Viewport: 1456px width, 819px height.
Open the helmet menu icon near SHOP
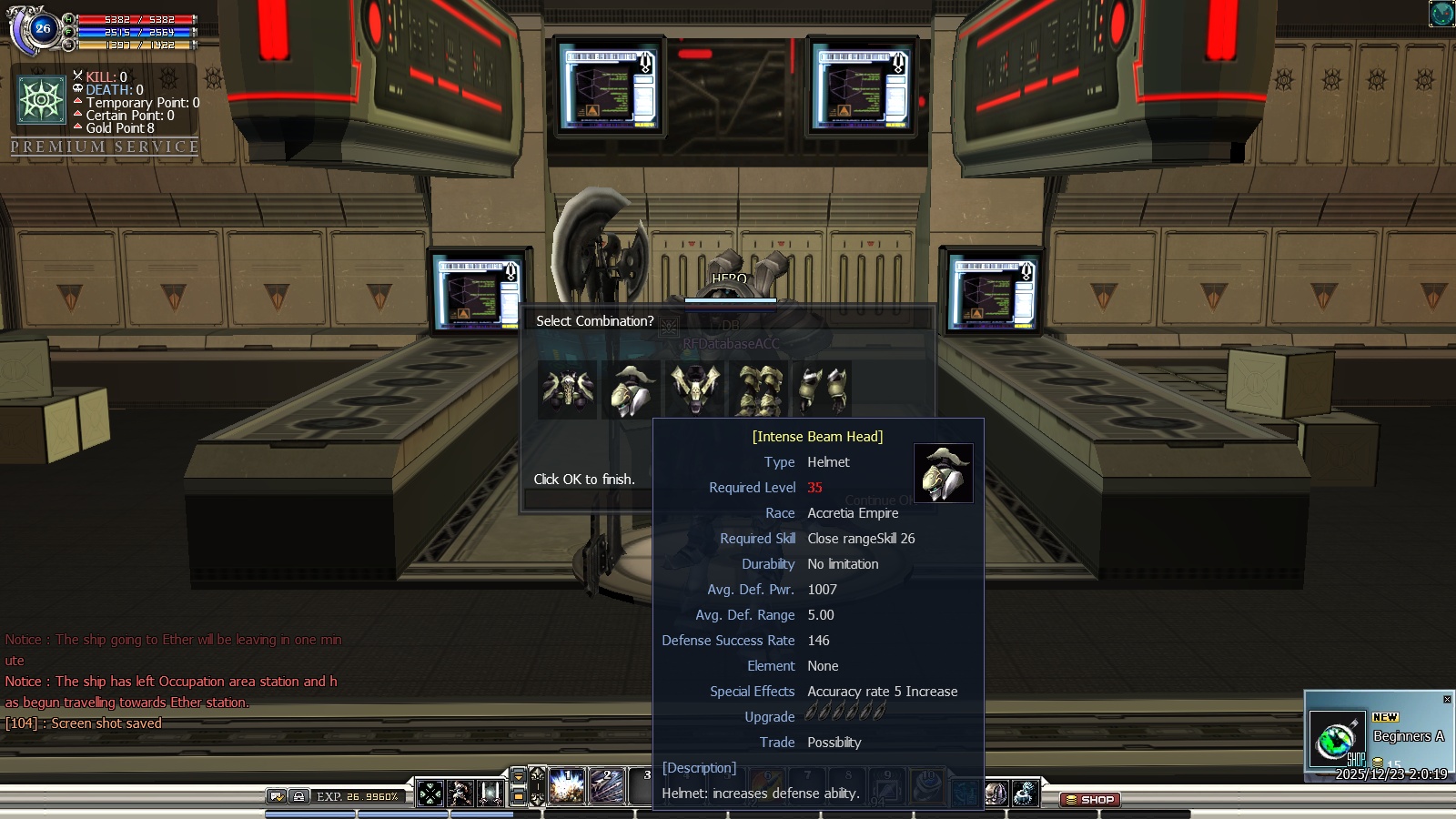coord(996,794)
